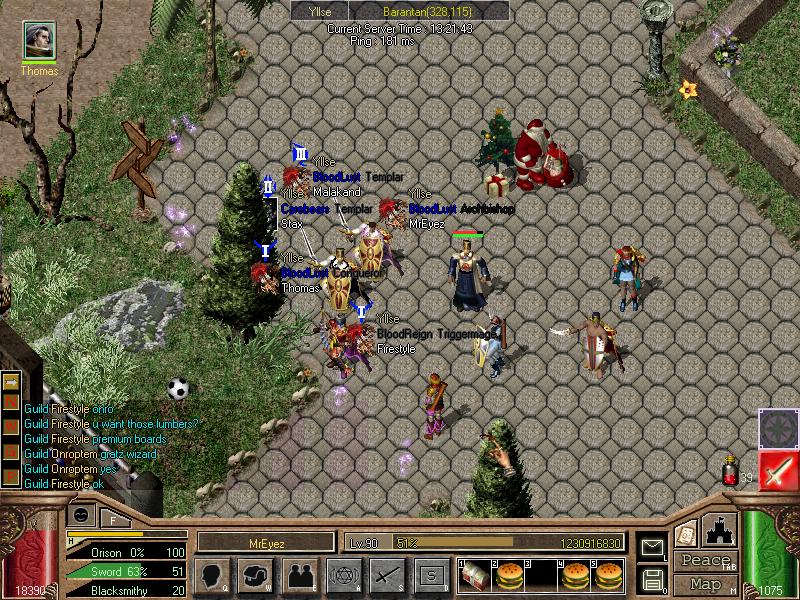The width and height of the screenshot is (800, 600).
Task: Toggle the G guild chat filter
Action: click(x=11, y=453)
